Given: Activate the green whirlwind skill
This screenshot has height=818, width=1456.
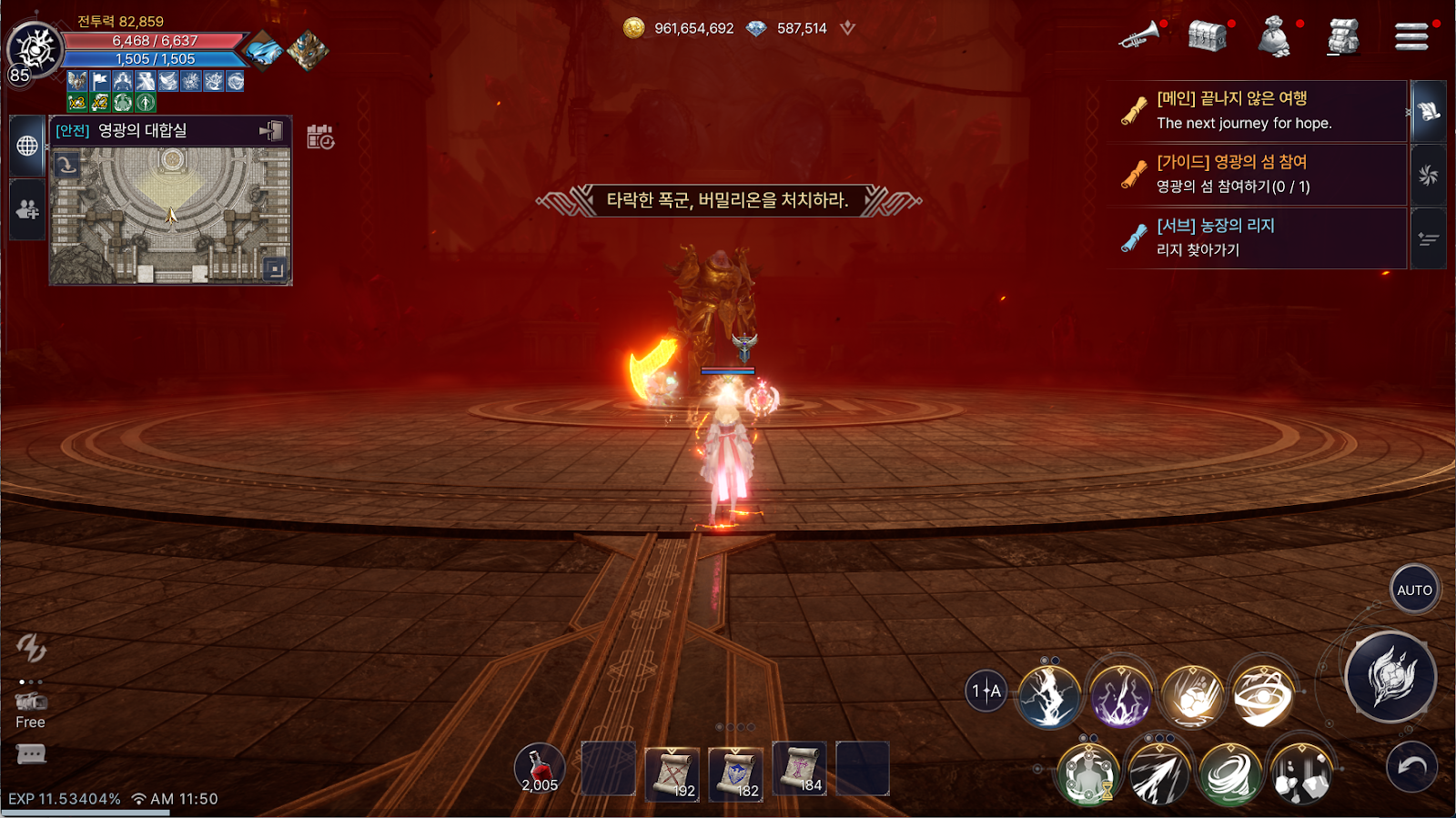Looking at the screenshot, I should [x=1230, y=774].
